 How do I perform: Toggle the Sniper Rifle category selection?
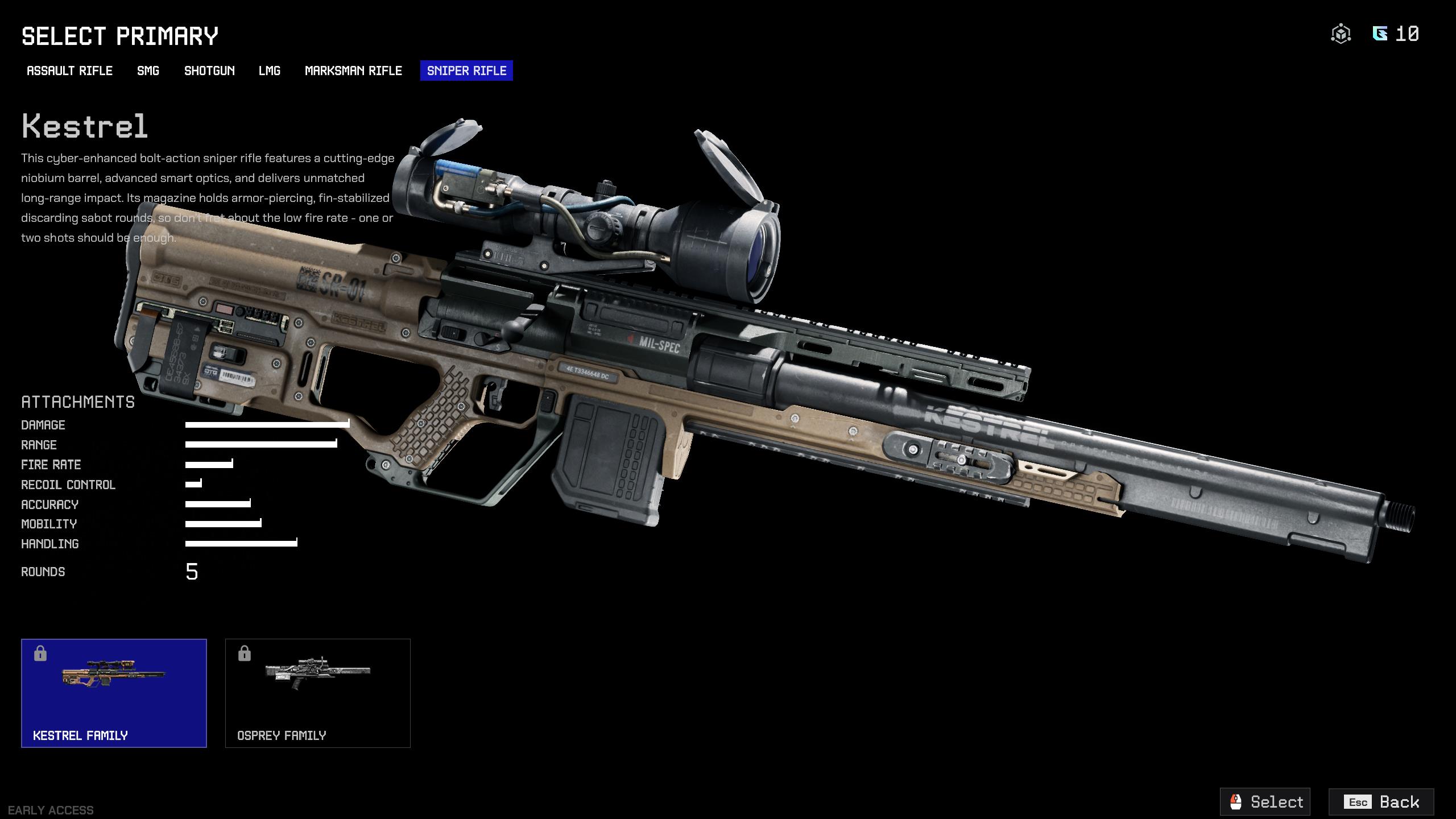[x=466, y=71]
